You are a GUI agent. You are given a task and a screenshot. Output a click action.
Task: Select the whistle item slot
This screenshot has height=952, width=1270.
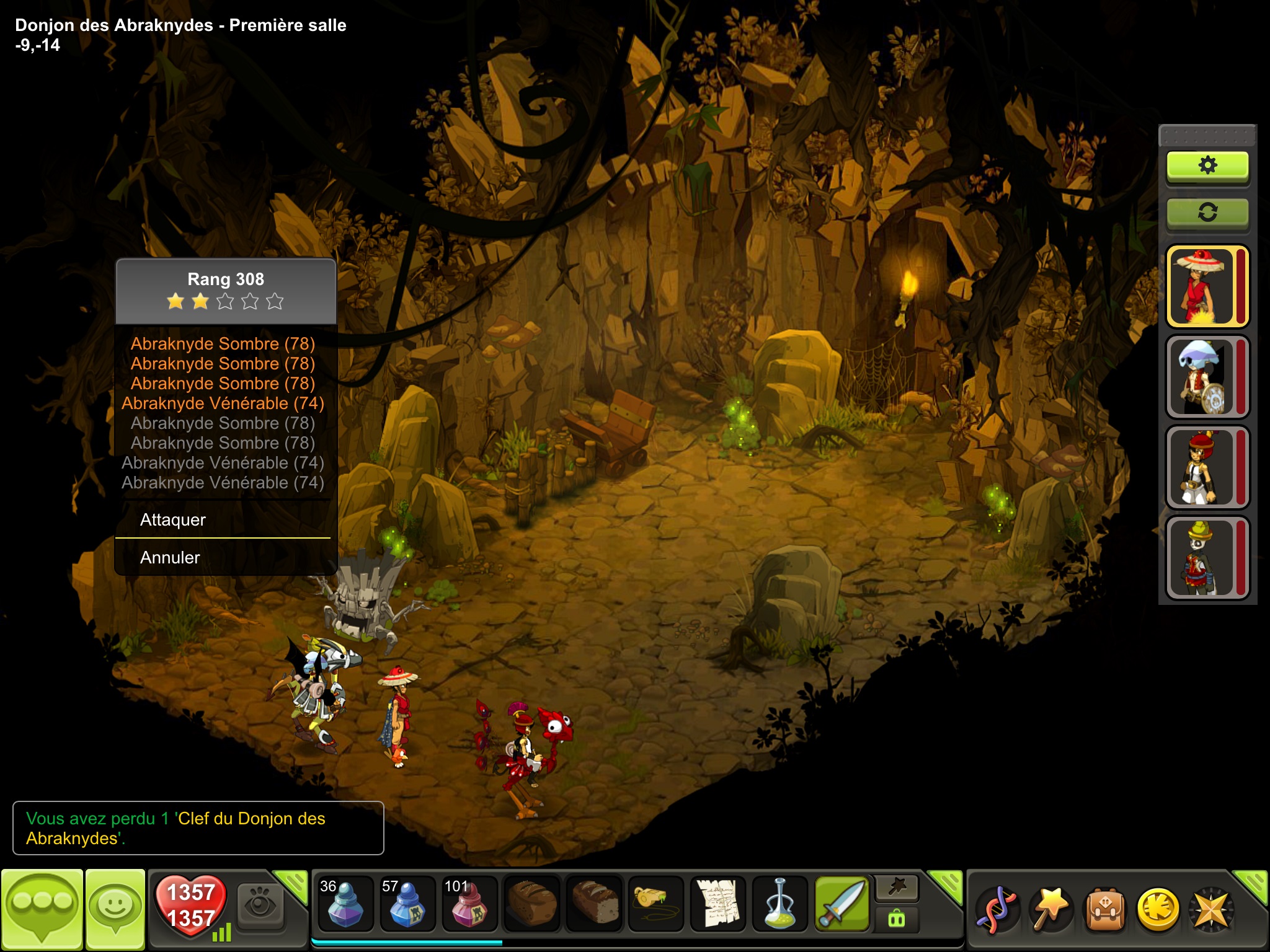click(655, 904)
